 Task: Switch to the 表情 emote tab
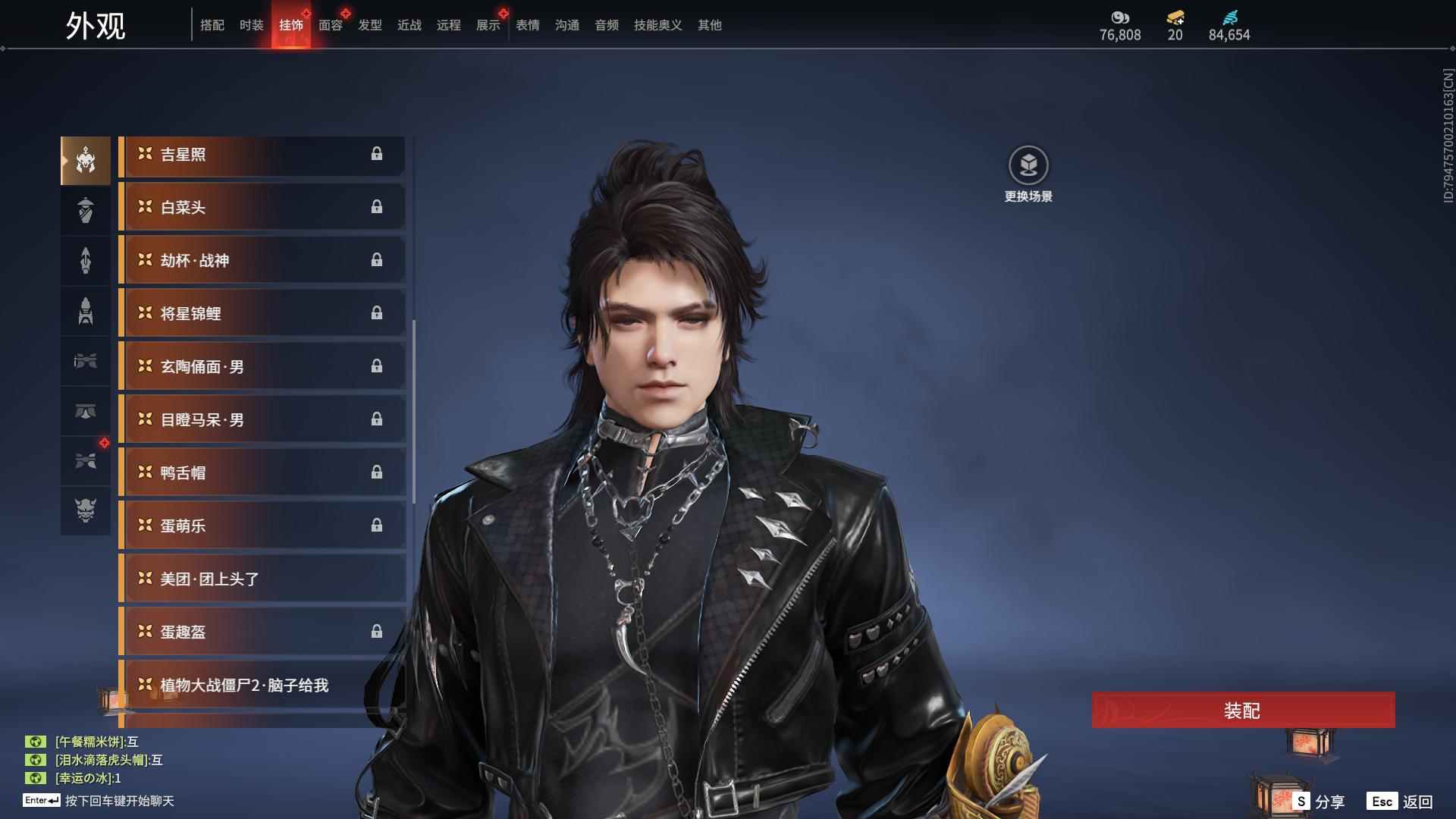click(527, 25)
